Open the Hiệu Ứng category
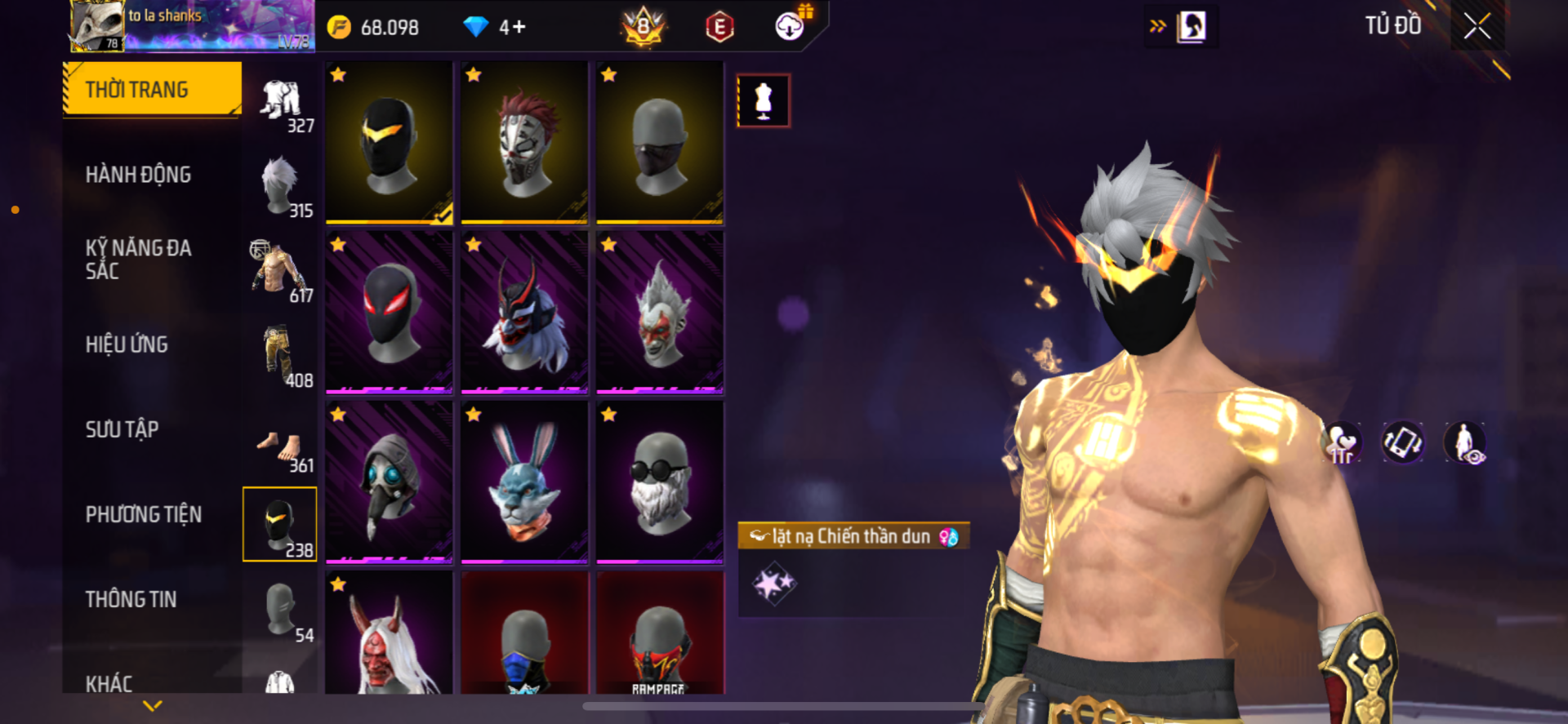Viewport: 1568px width, 724px height. click(127, 344)
